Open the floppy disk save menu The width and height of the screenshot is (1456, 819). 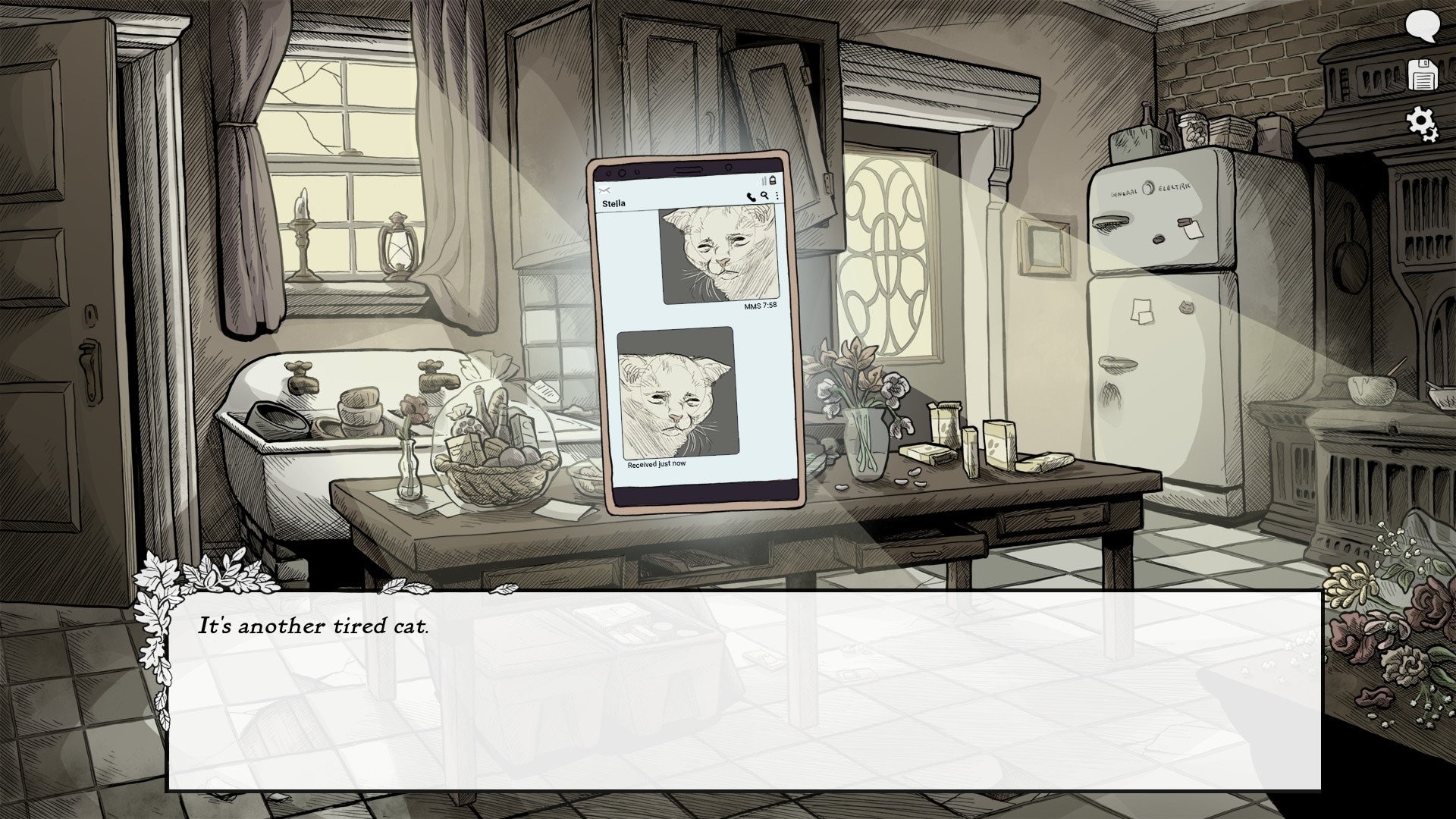coord(1423,75)
